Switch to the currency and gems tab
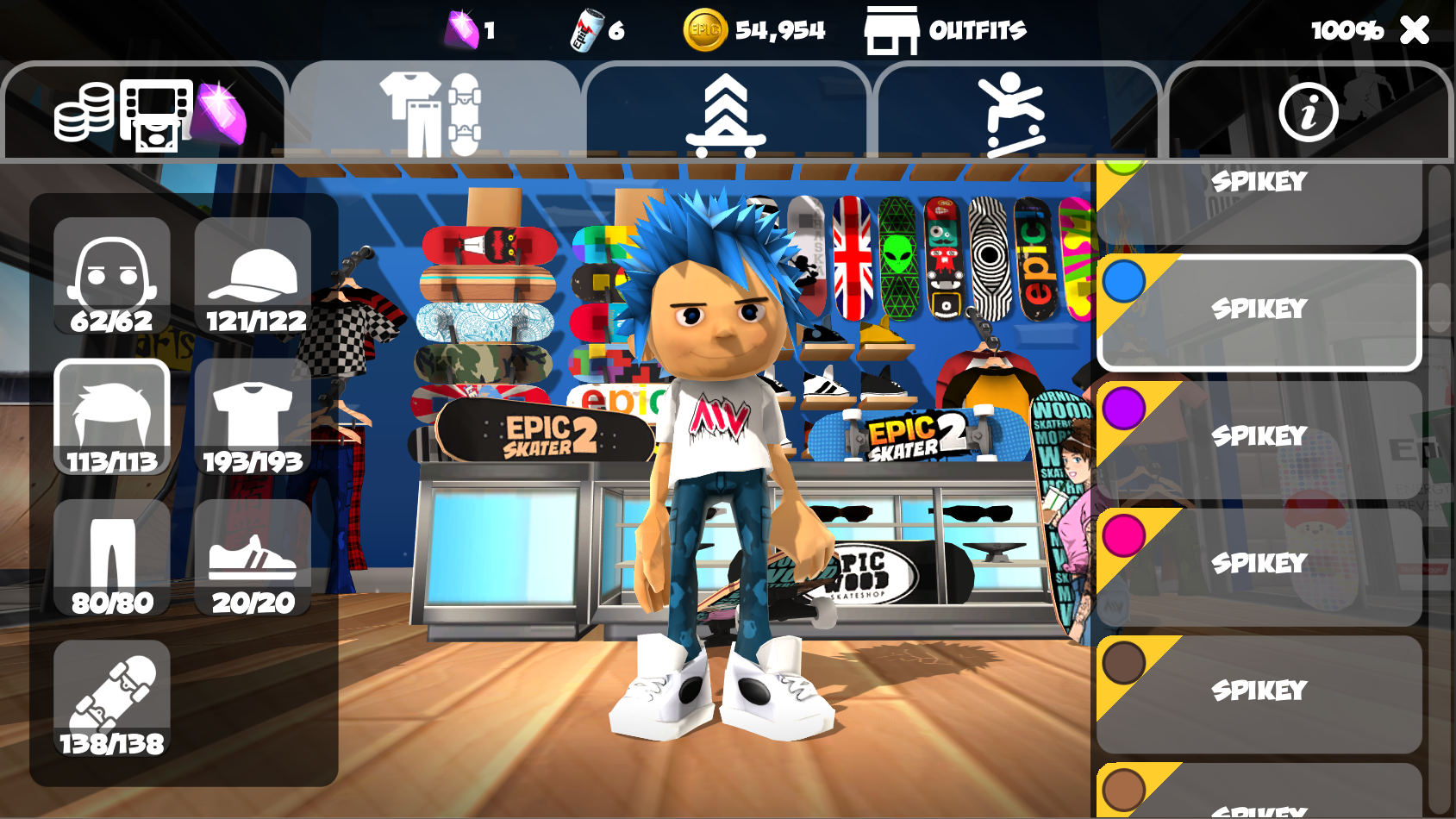 click(x=145, y=112)
